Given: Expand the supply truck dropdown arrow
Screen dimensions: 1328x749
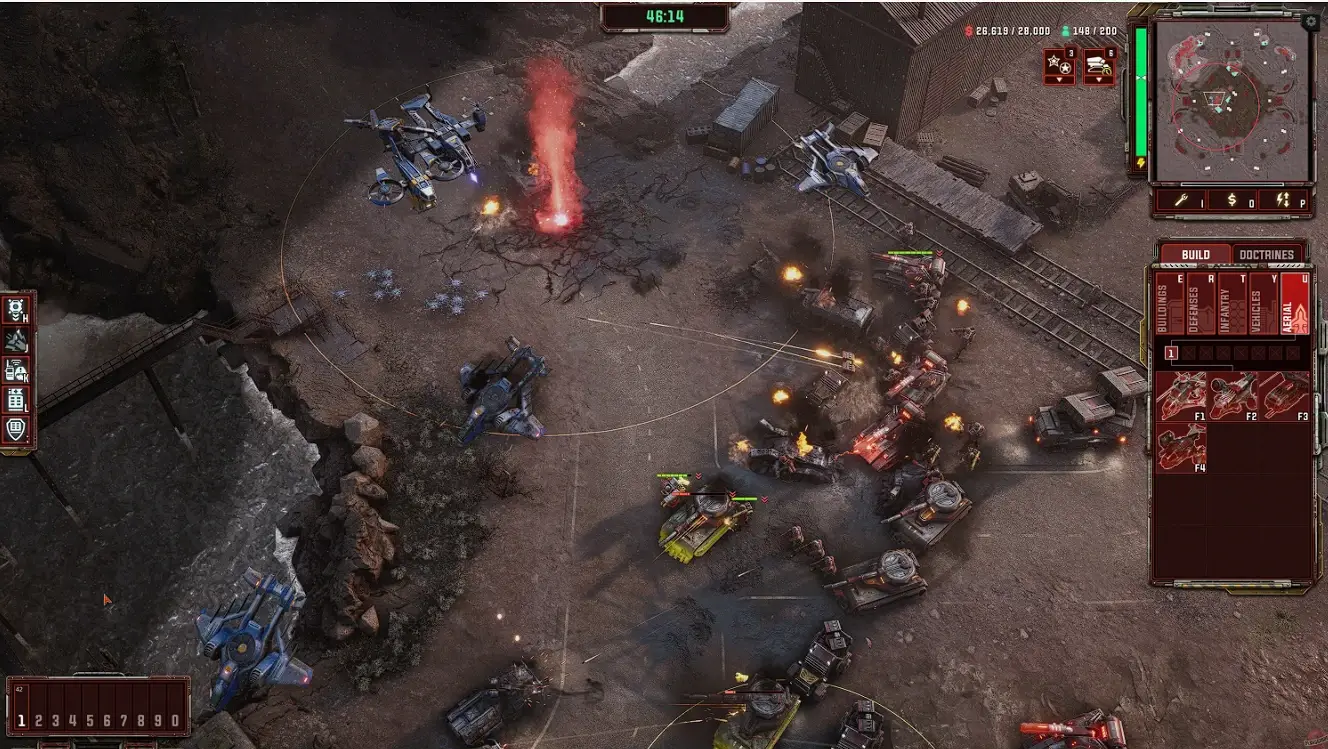Looking at the screenshot, I should (x=1100, y=79).
